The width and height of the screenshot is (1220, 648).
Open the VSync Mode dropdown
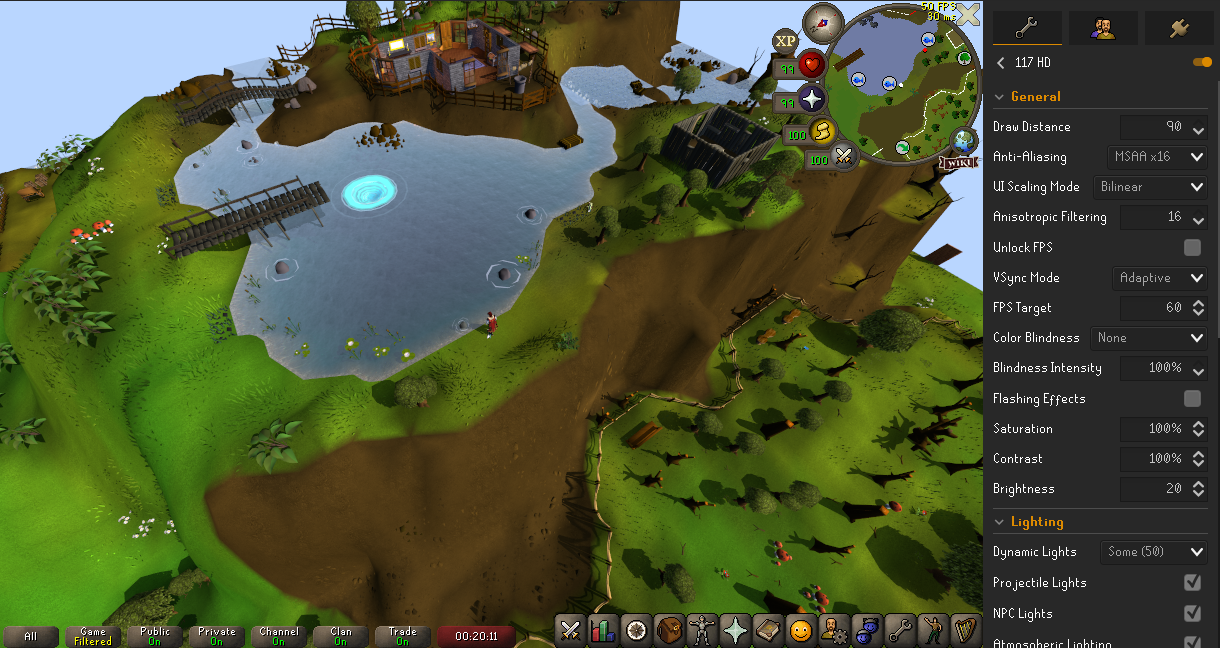click(1159, 278)
